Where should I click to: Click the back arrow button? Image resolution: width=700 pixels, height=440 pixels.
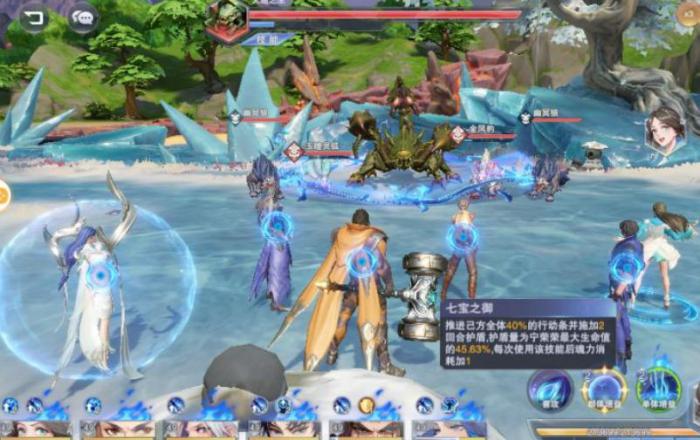tap(33, 18)
